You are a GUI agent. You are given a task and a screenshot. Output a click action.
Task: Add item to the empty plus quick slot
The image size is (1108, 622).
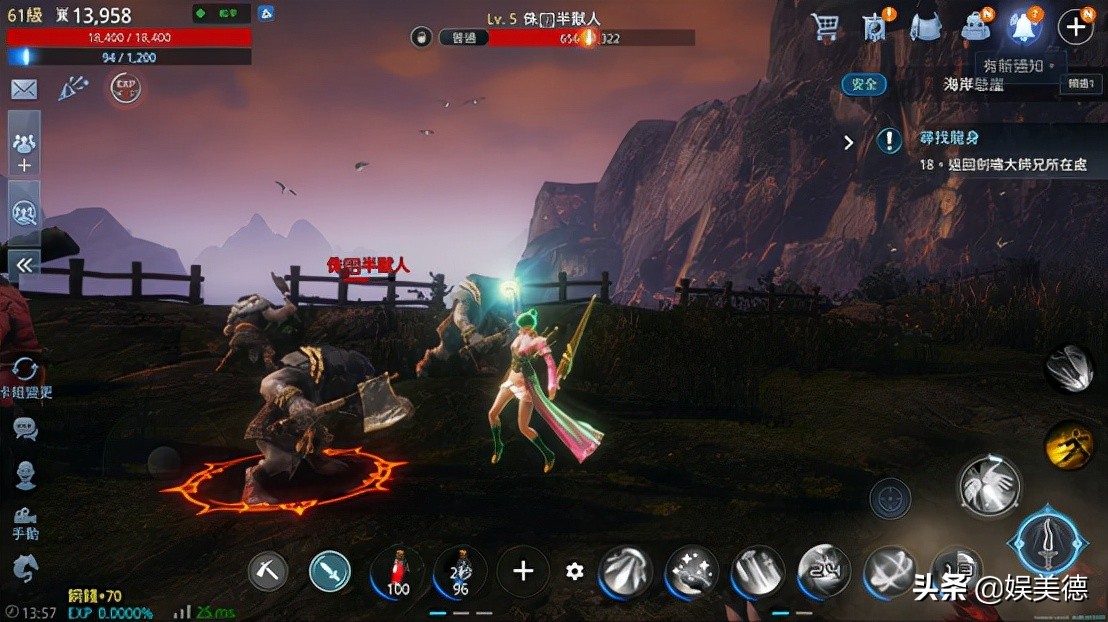523,571
